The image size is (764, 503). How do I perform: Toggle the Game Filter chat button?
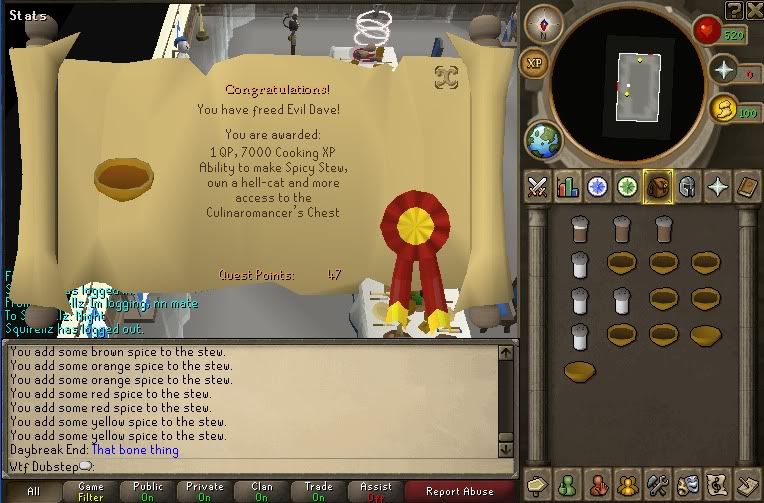pos(91,491)
